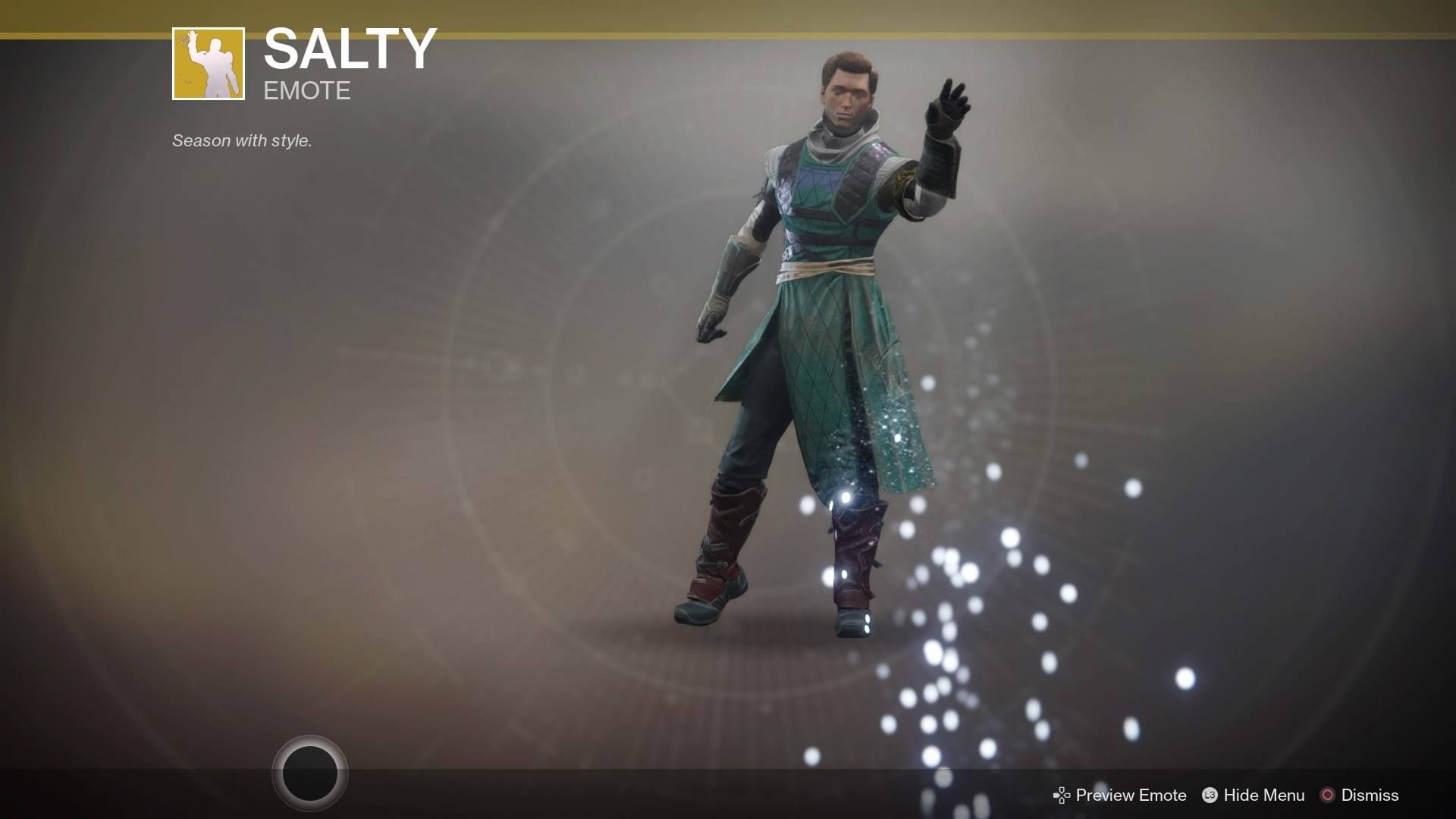Select the gamepad icon beside Preview Emote
The image size is (1456, 819).
coord(1062,795)
